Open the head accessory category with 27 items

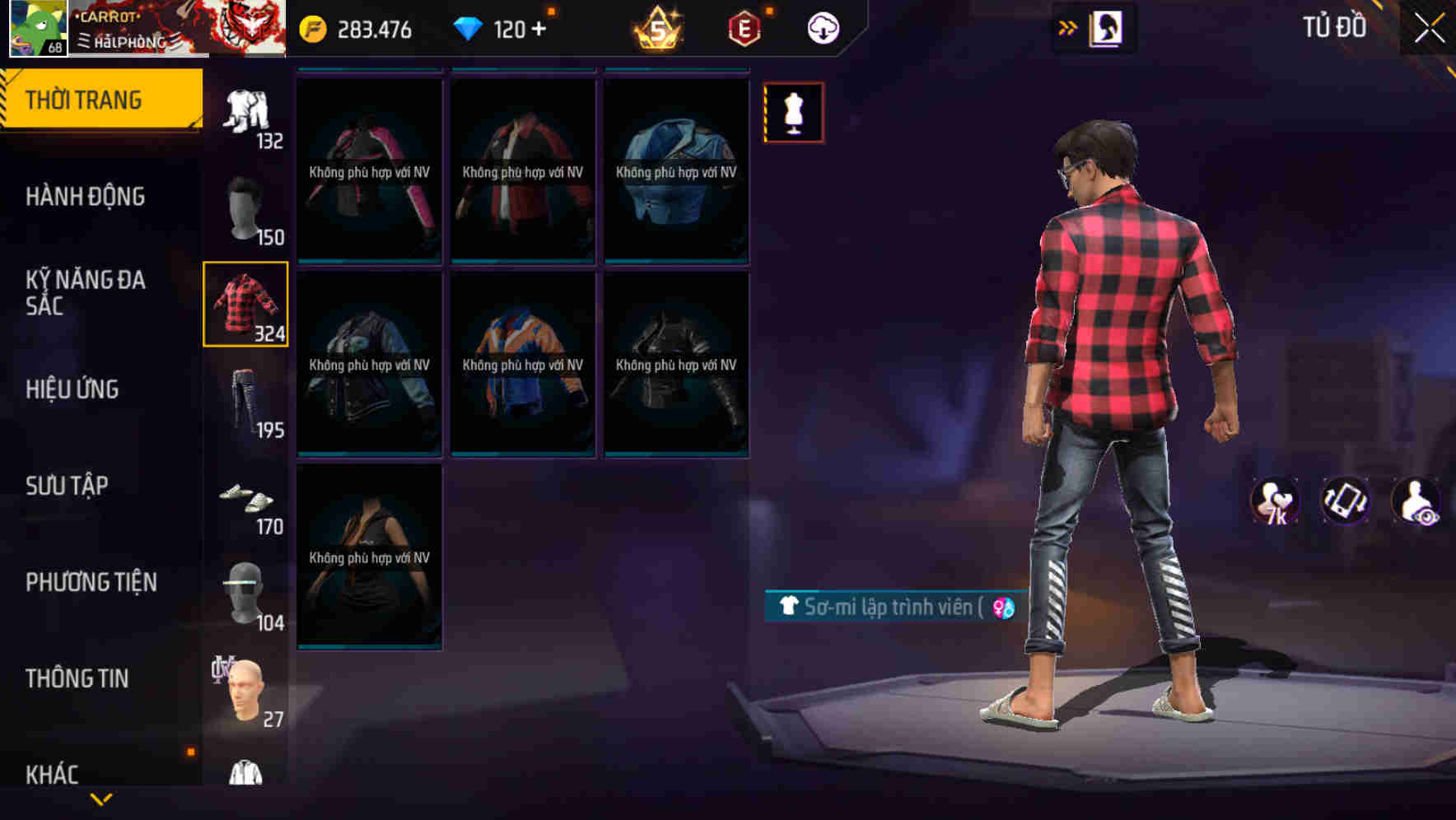coord(245,687)
